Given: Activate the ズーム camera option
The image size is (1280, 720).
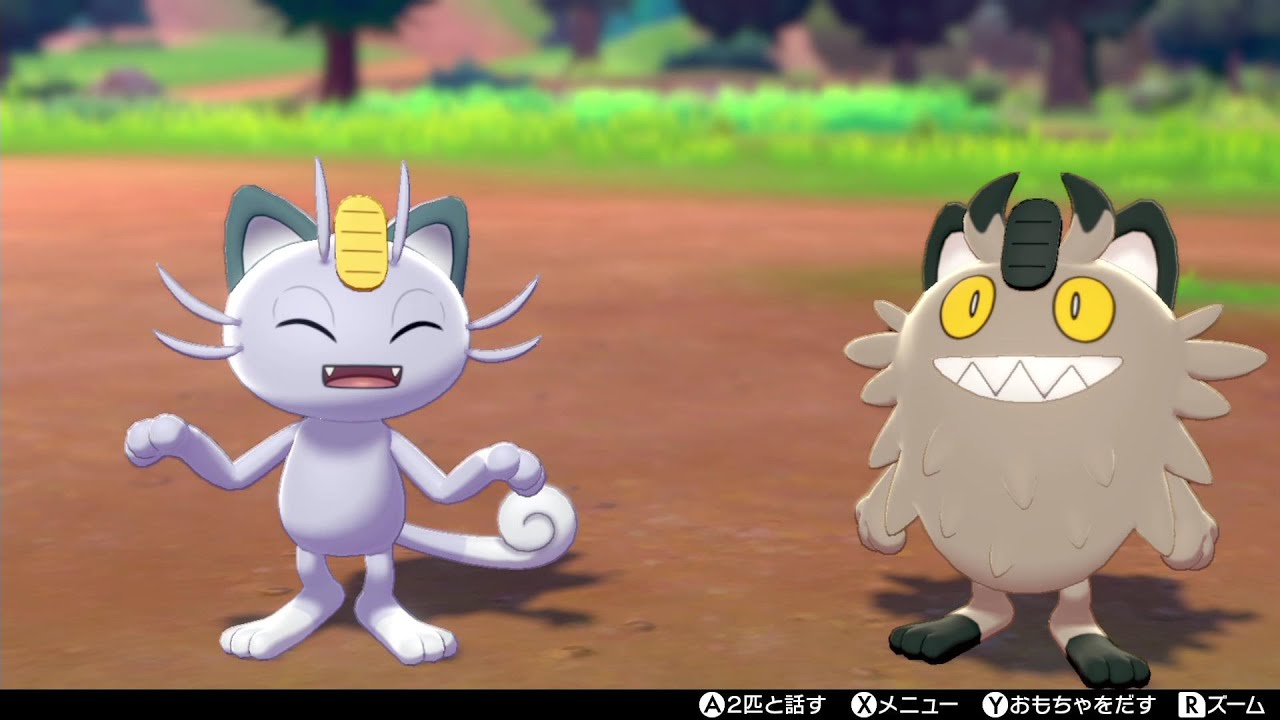Looking at the screenshot, I should point(1235,704).
